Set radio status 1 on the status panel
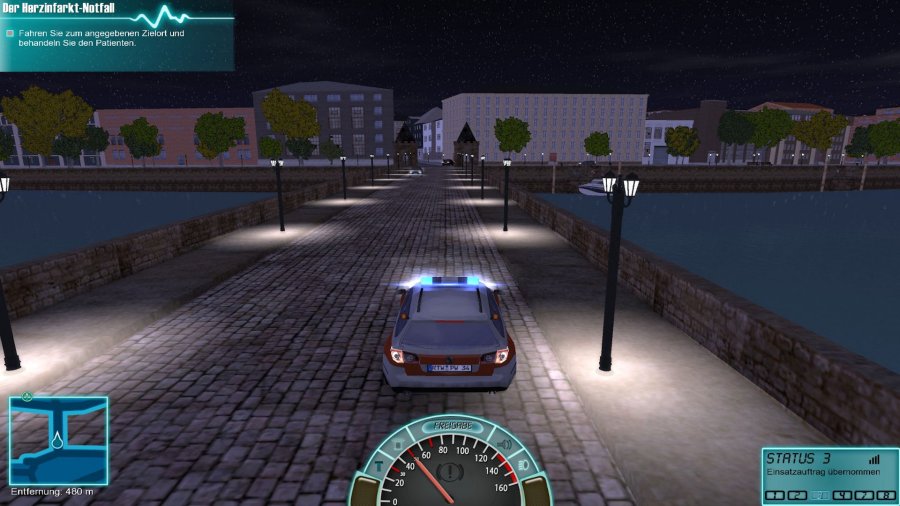The image size is (900, 506). coord(773,495)
